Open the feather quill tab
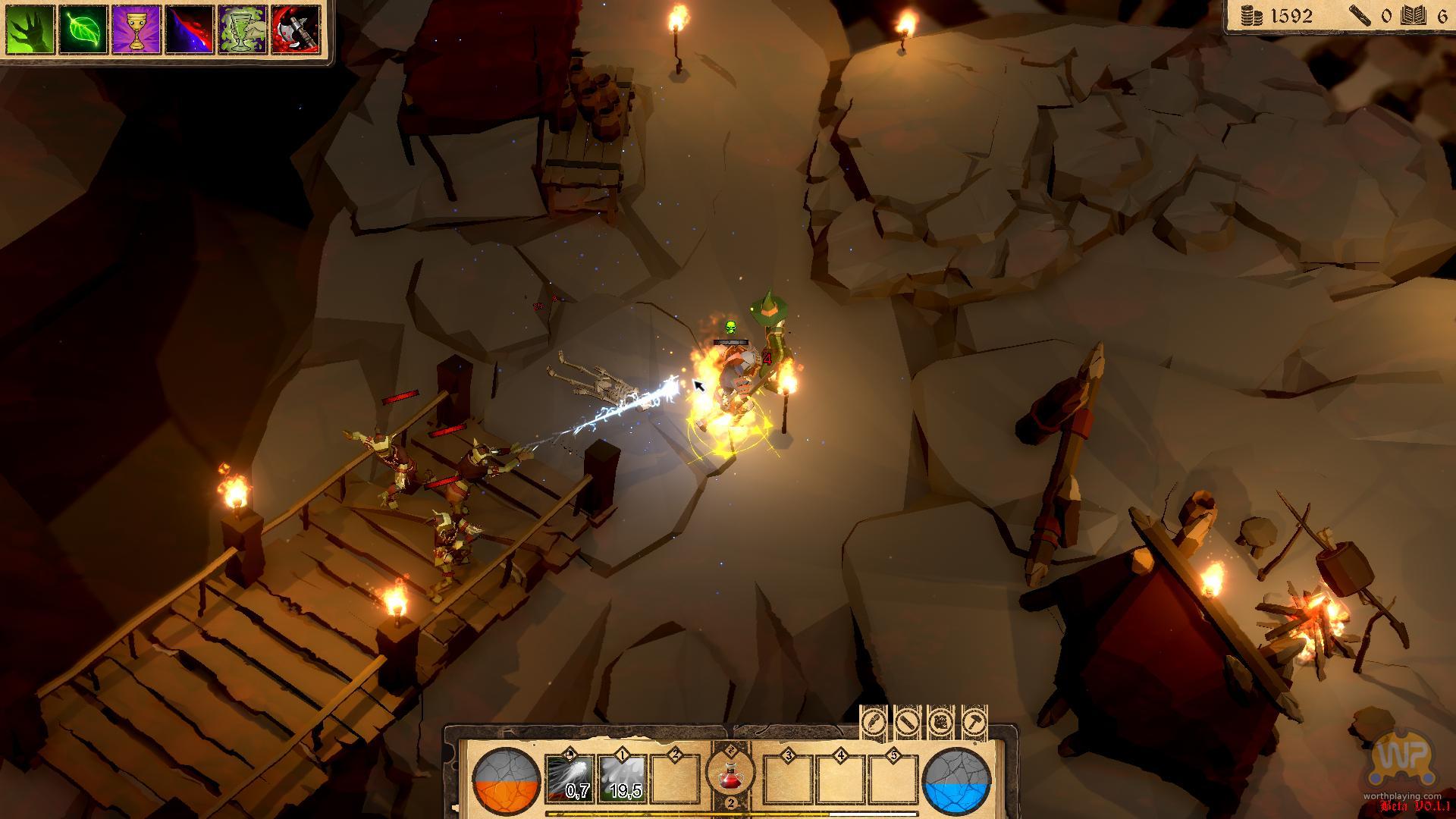Viewport: 1456px width, 819px height. pos(874,721)
